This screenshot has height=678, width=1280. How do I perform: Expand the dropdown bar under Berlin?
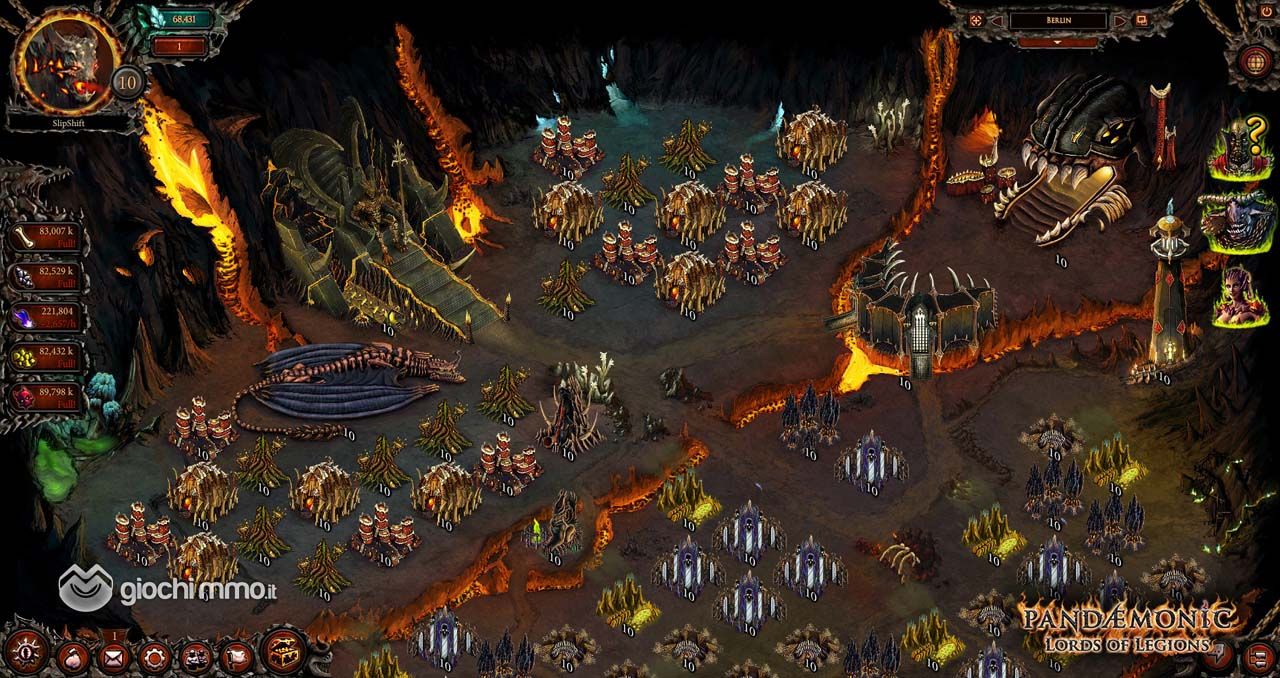1057,43
